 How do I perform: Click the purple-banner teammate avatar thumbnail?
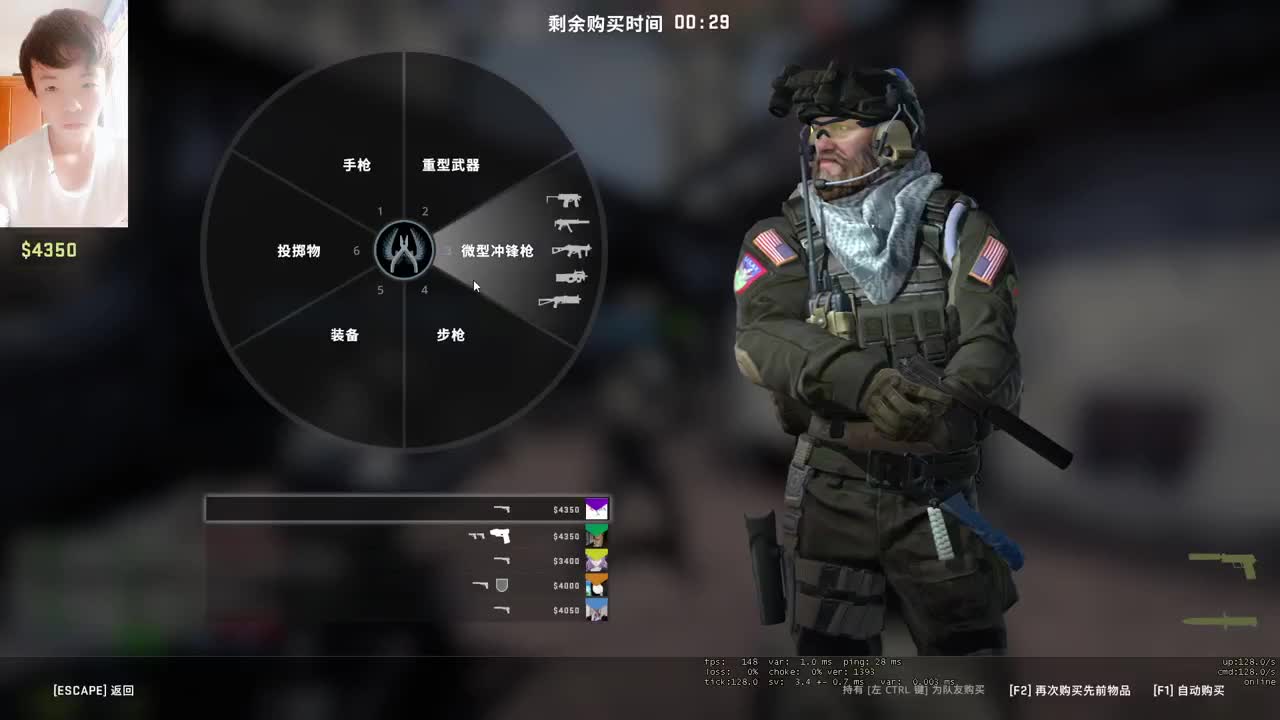pos(597,508)
